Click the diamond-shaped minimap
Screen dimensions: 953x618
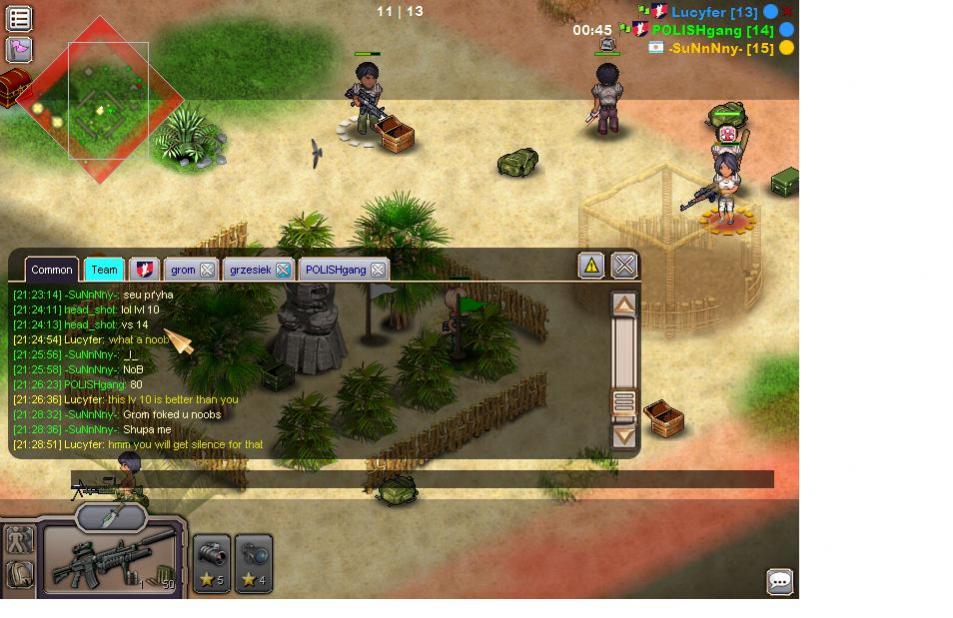(x=100, y=100)
